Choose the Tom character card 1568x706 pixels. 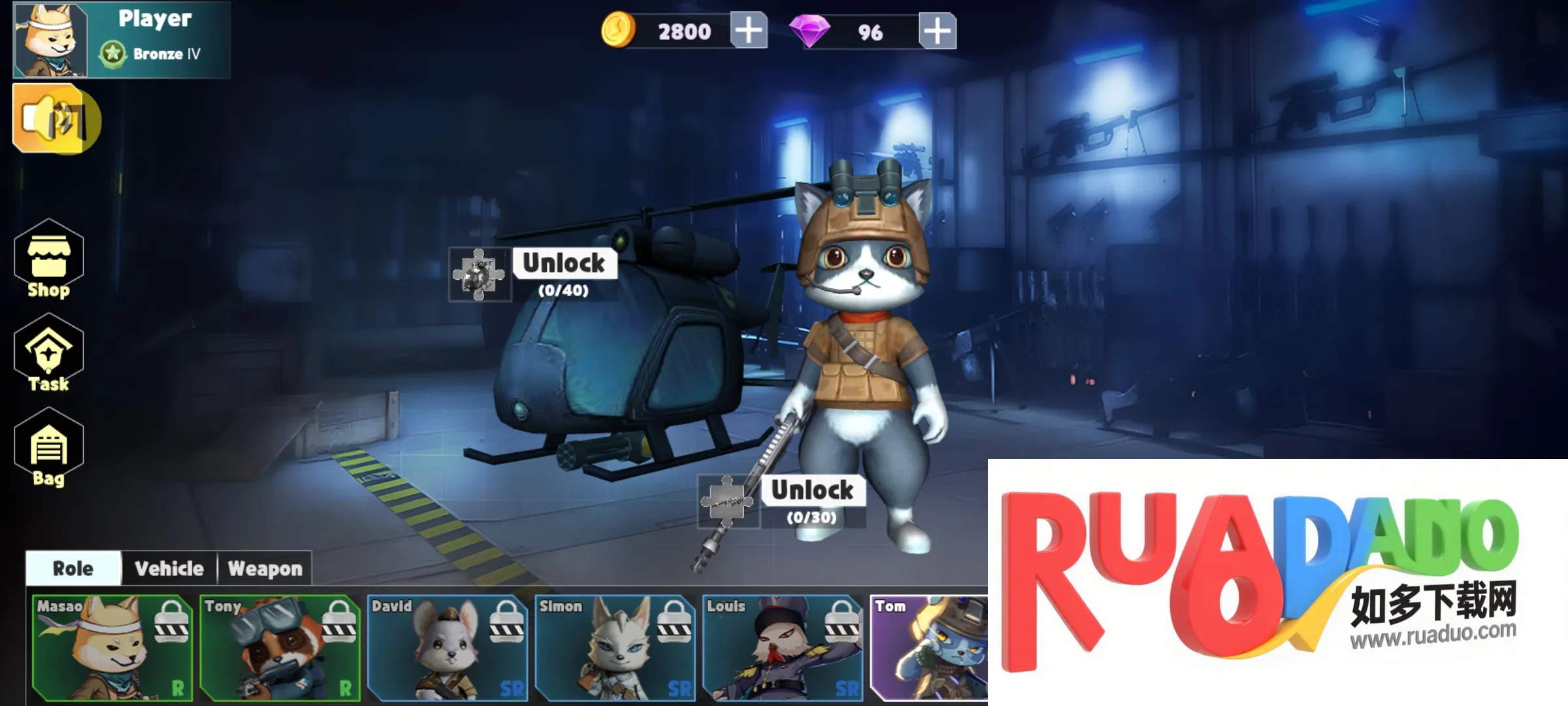[x=929, y=647]
